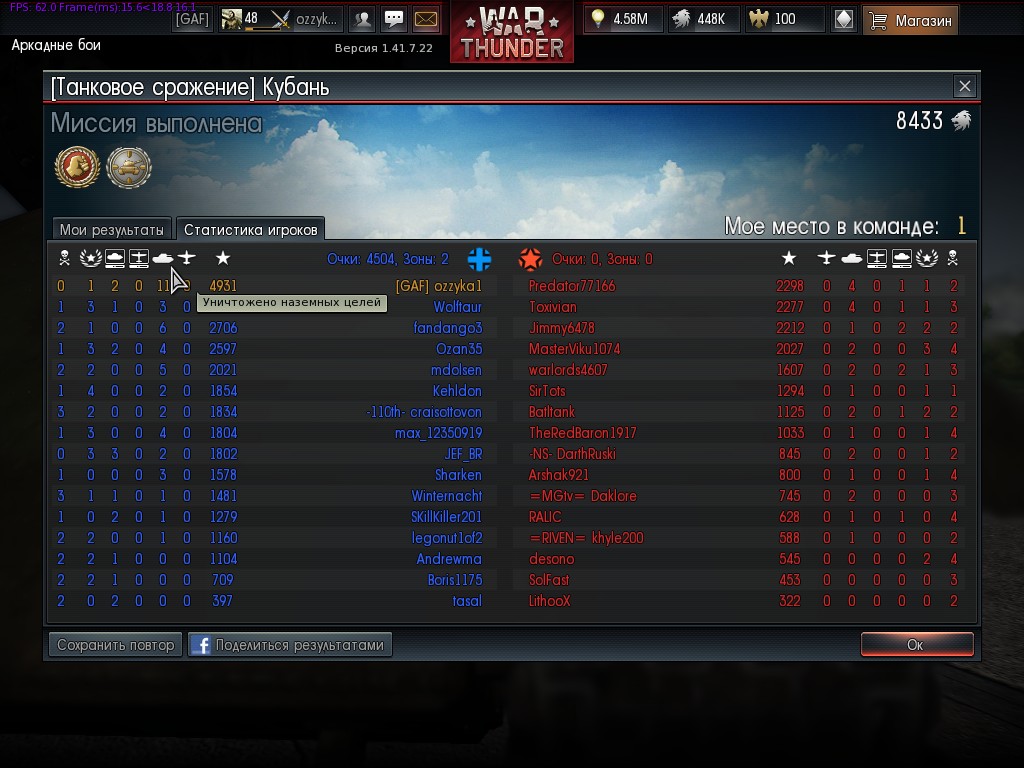Open the mail envelope icon
The image size is (1024, 768).
point(426,19)
